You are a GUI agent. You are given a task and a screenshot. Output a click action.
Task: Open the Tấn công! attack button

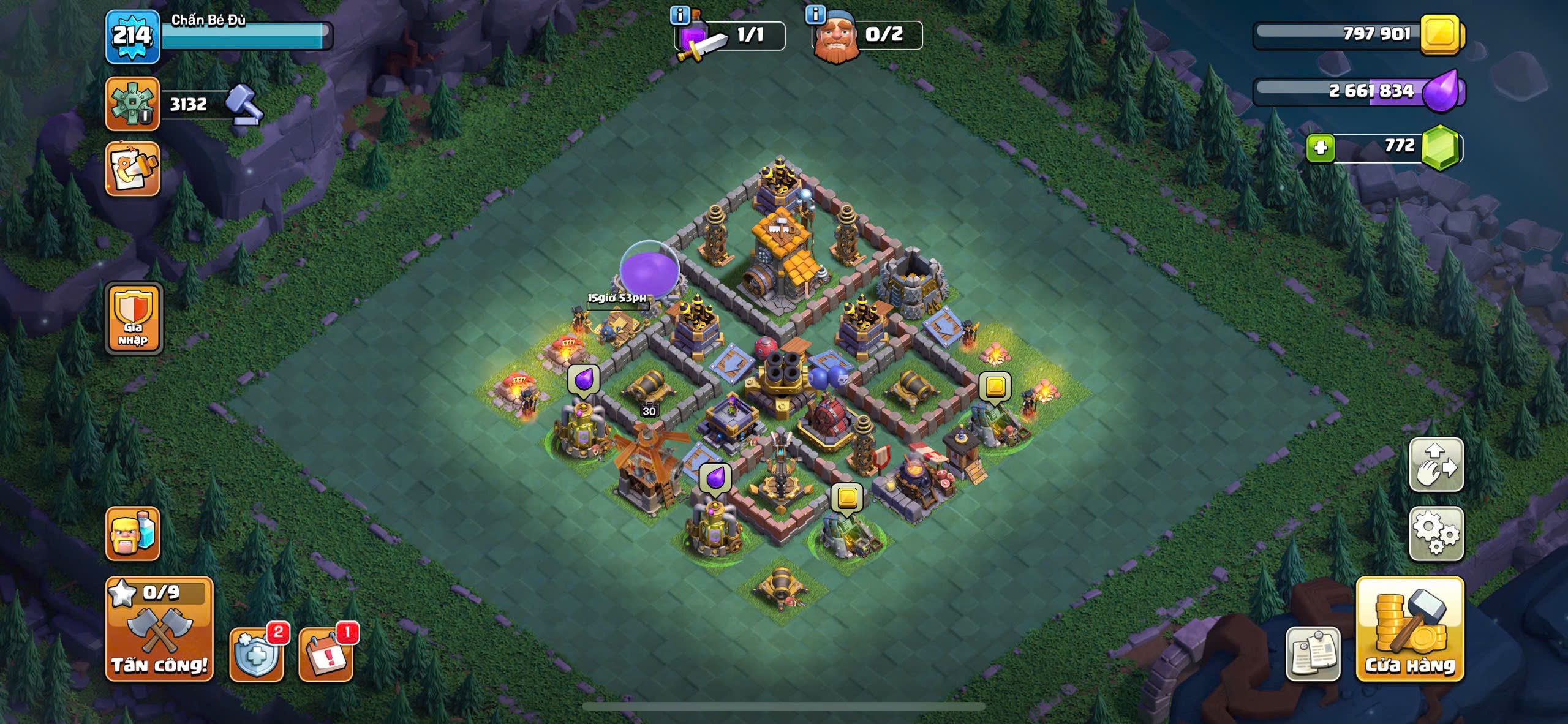pos(159,629)
